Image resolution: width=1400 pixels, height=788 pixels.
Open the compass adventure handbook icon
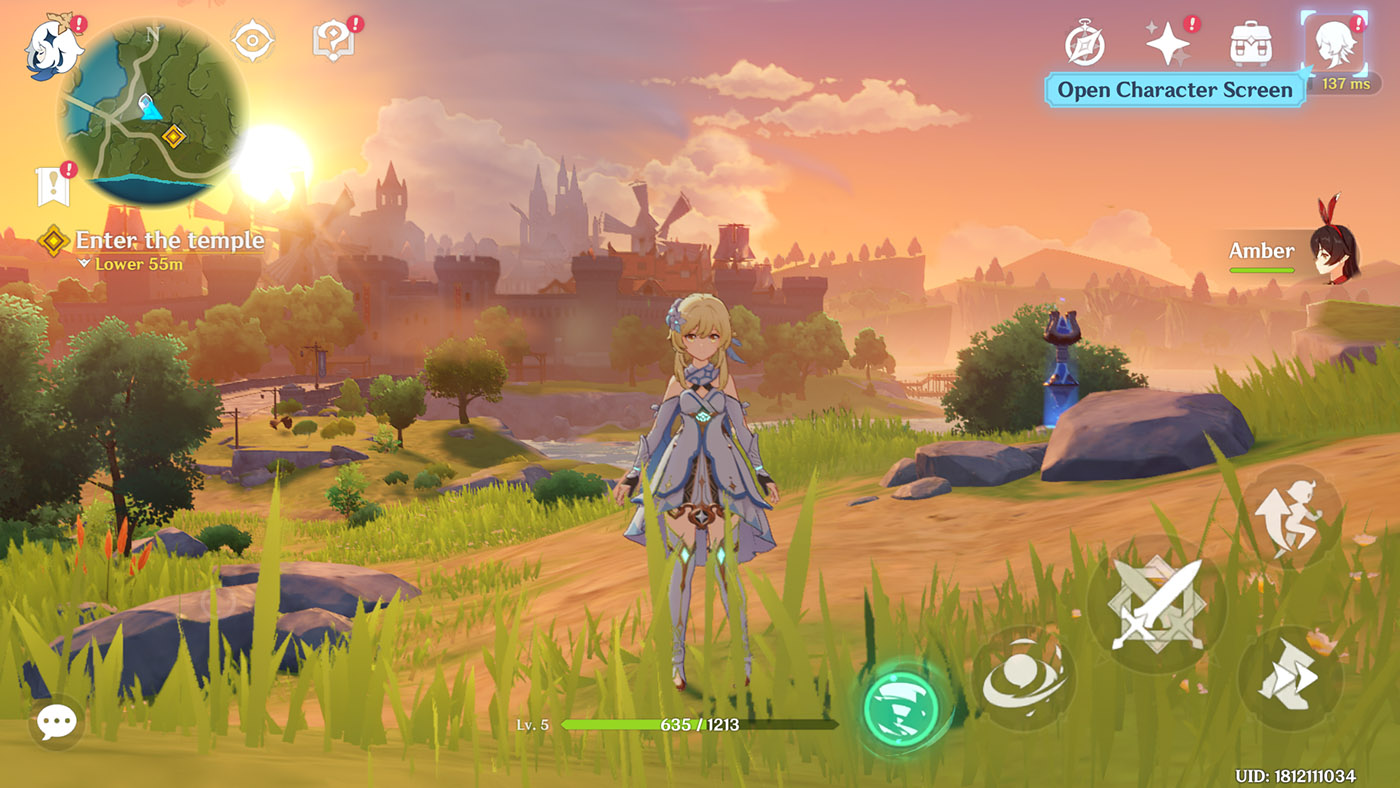[1084, 44]
